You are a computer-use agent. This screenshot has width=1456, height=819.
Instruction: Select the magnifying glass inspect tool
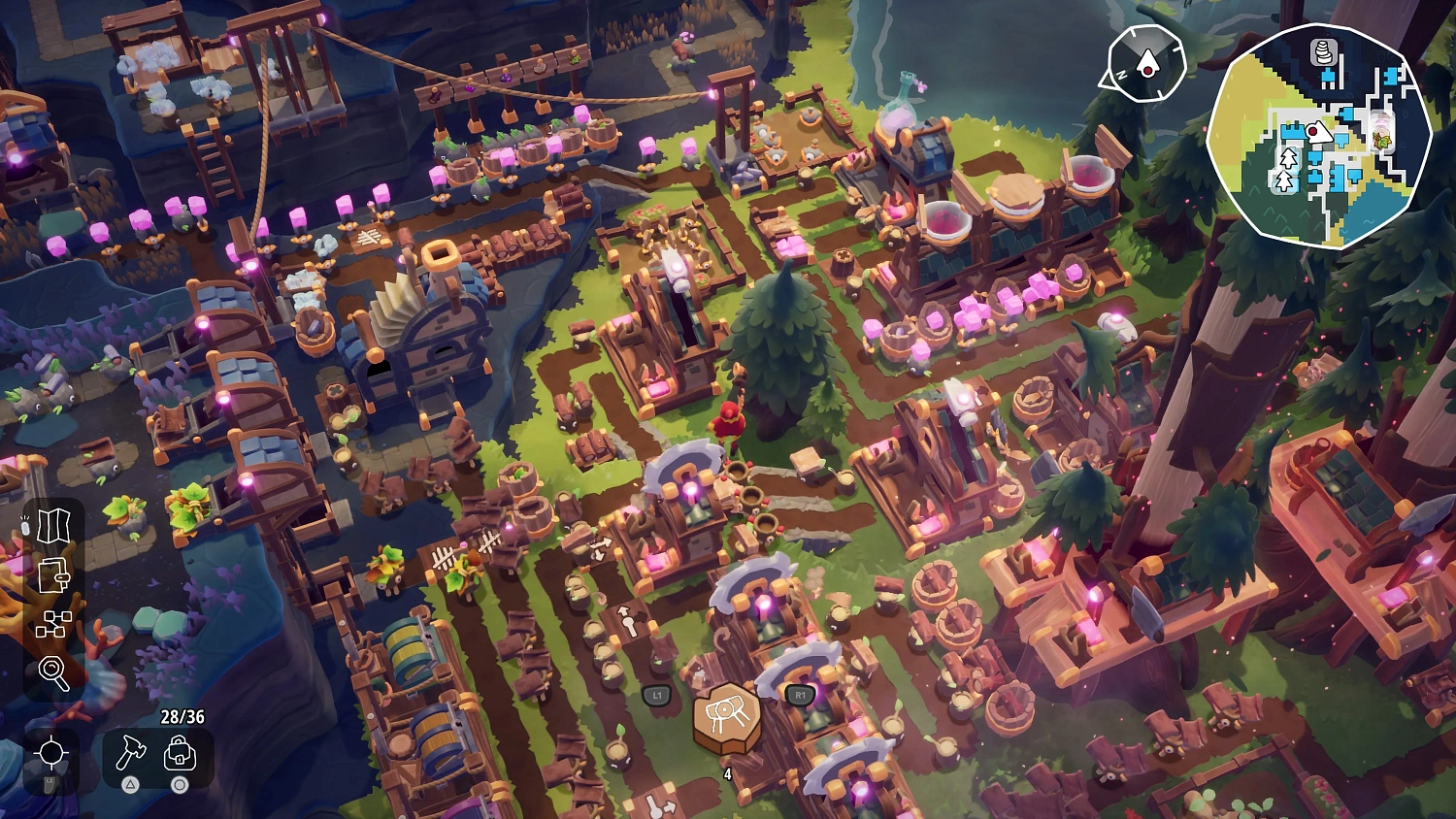[53, 673]
